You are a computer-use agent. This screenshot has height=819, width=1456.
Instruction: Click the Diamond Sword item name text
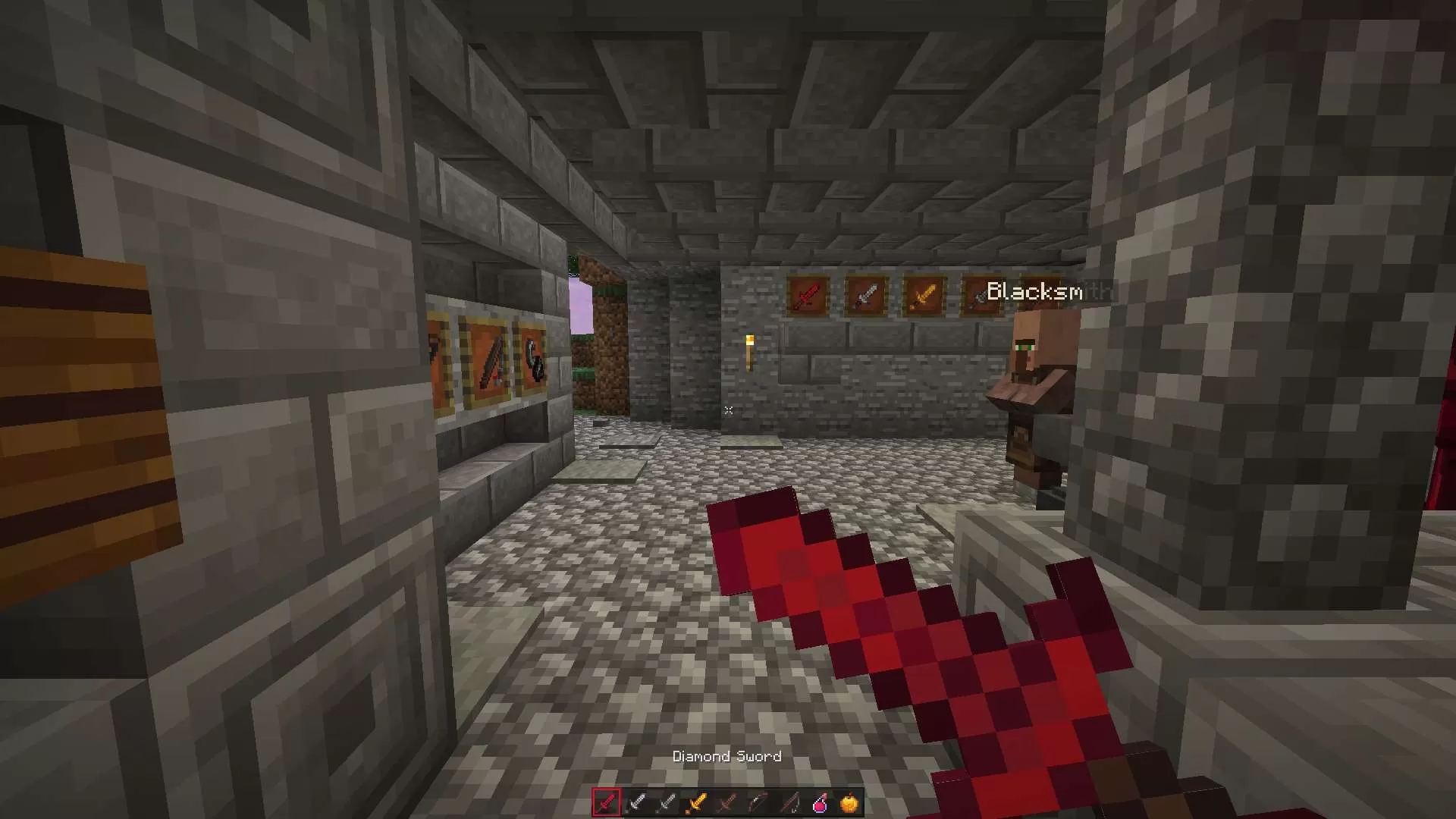(727, 756)
